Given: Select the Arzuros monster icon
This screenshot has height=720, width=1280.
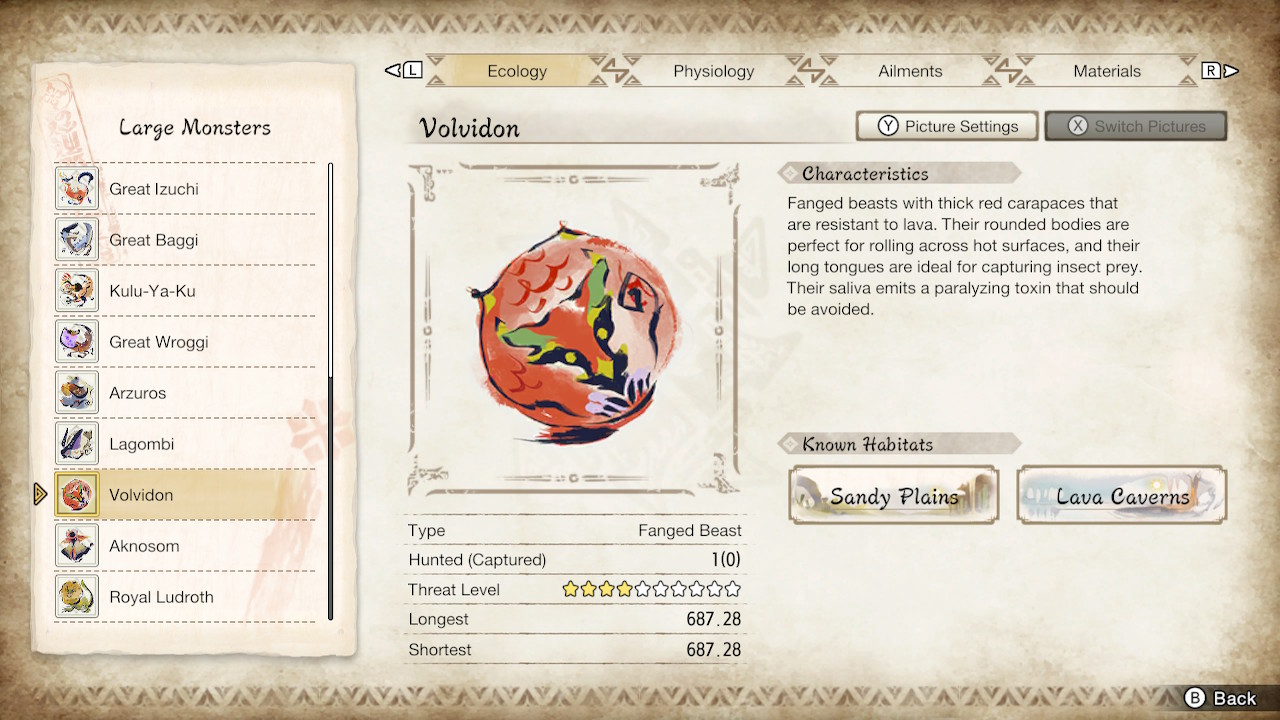Looking at the screenshot, I should click(76, 392).
